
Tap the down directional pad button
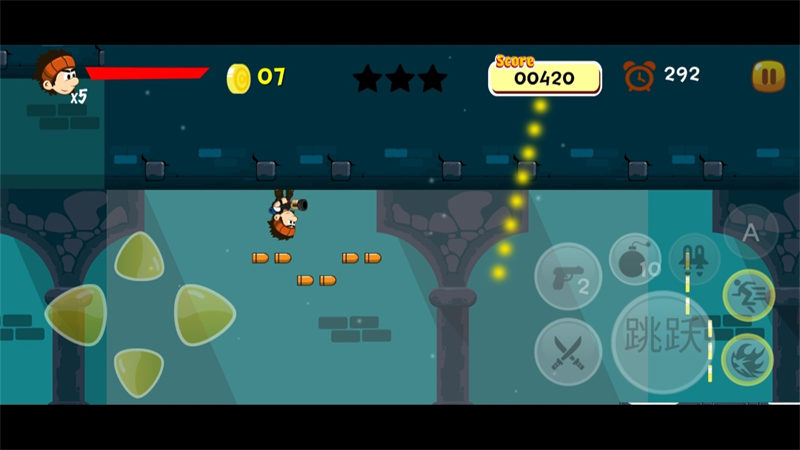tap(138, 371)
